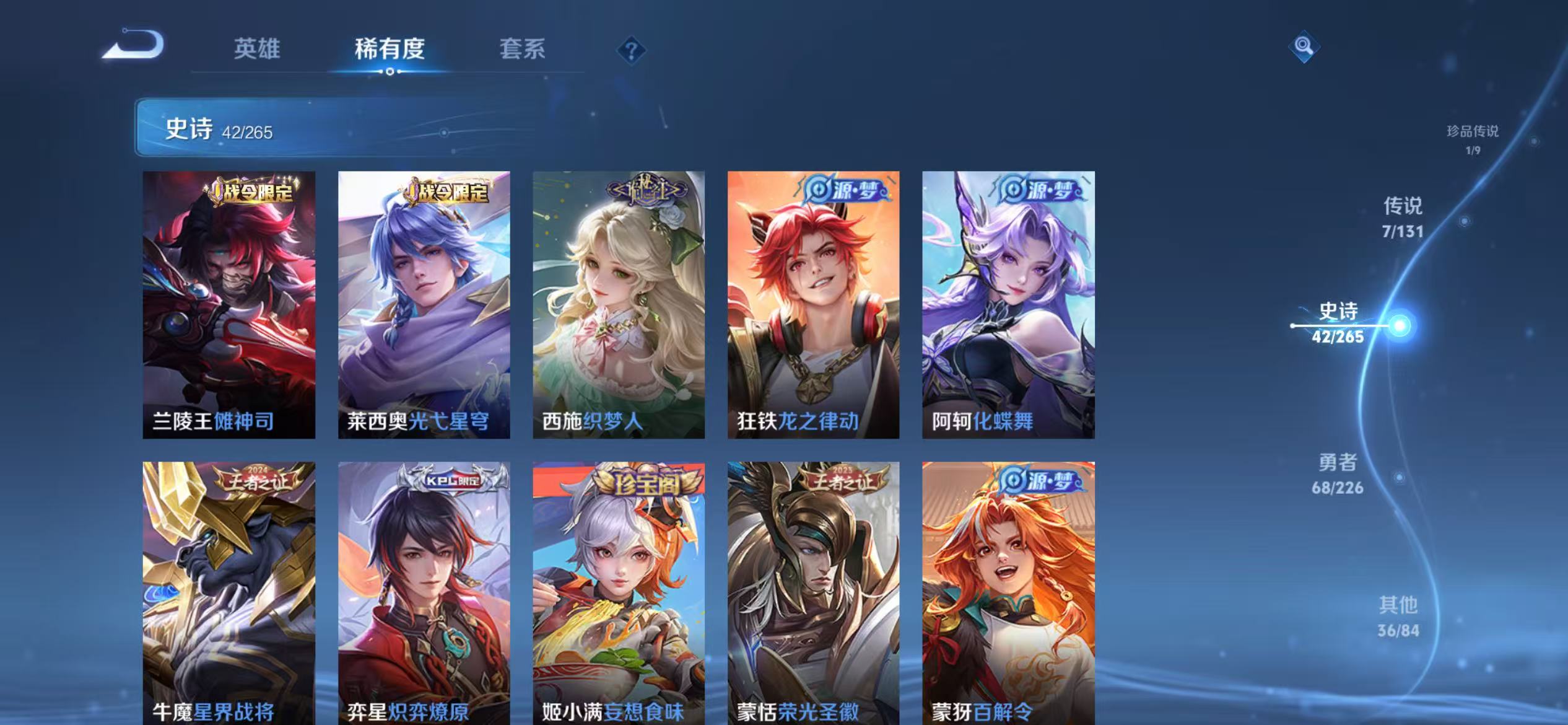1568x725 pixels.
Task: Click the question mark help icon
Action: click(630, 51)
